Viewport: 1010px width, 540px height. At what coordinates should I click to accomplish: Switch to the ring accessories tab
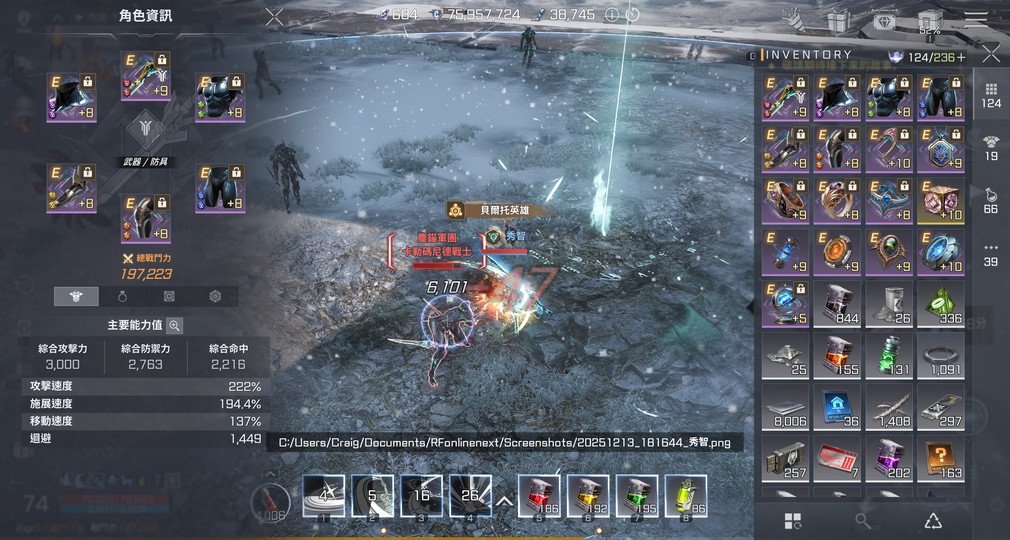pyautogui.click(x=123, y=296)
